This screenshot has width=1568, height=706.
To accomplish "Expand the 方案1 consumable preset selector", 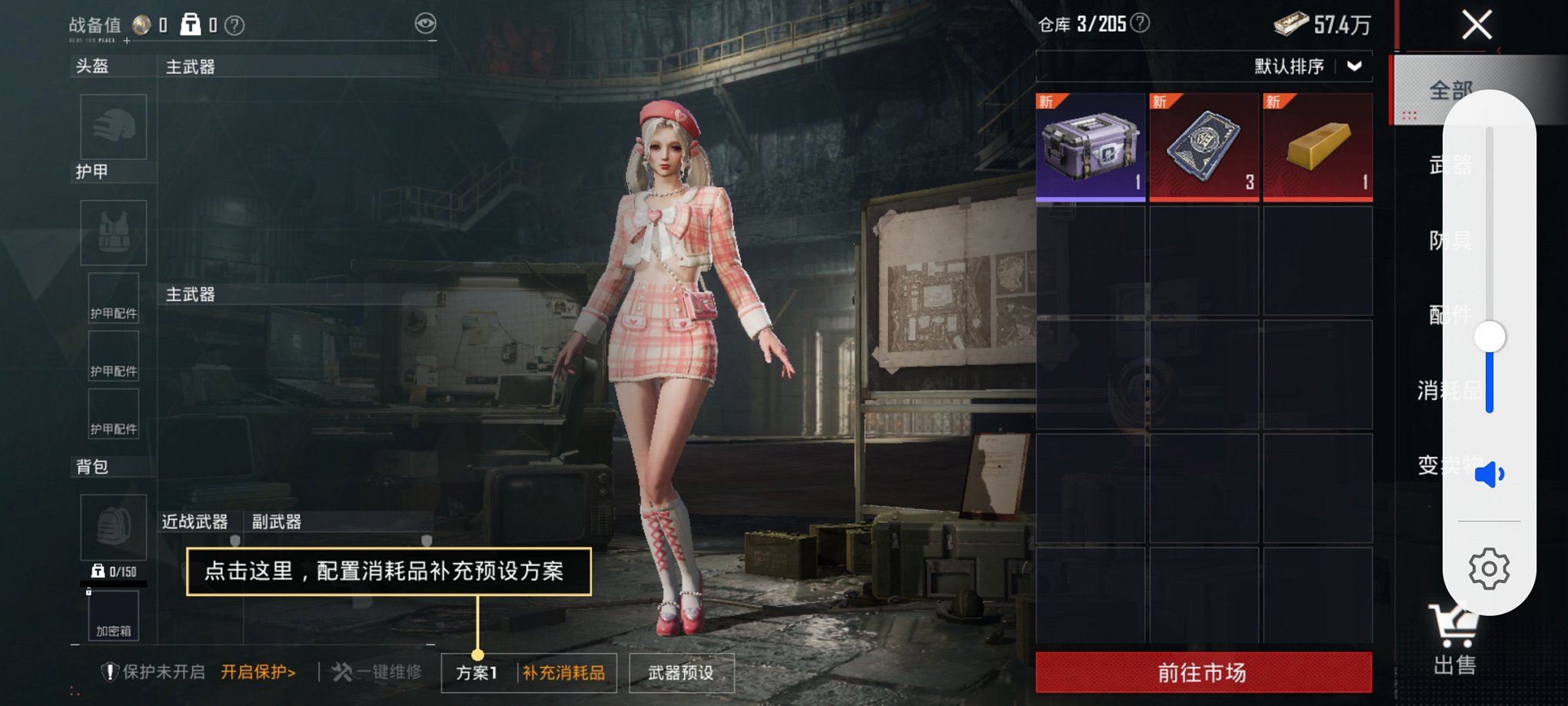I will tap(477, 671).
